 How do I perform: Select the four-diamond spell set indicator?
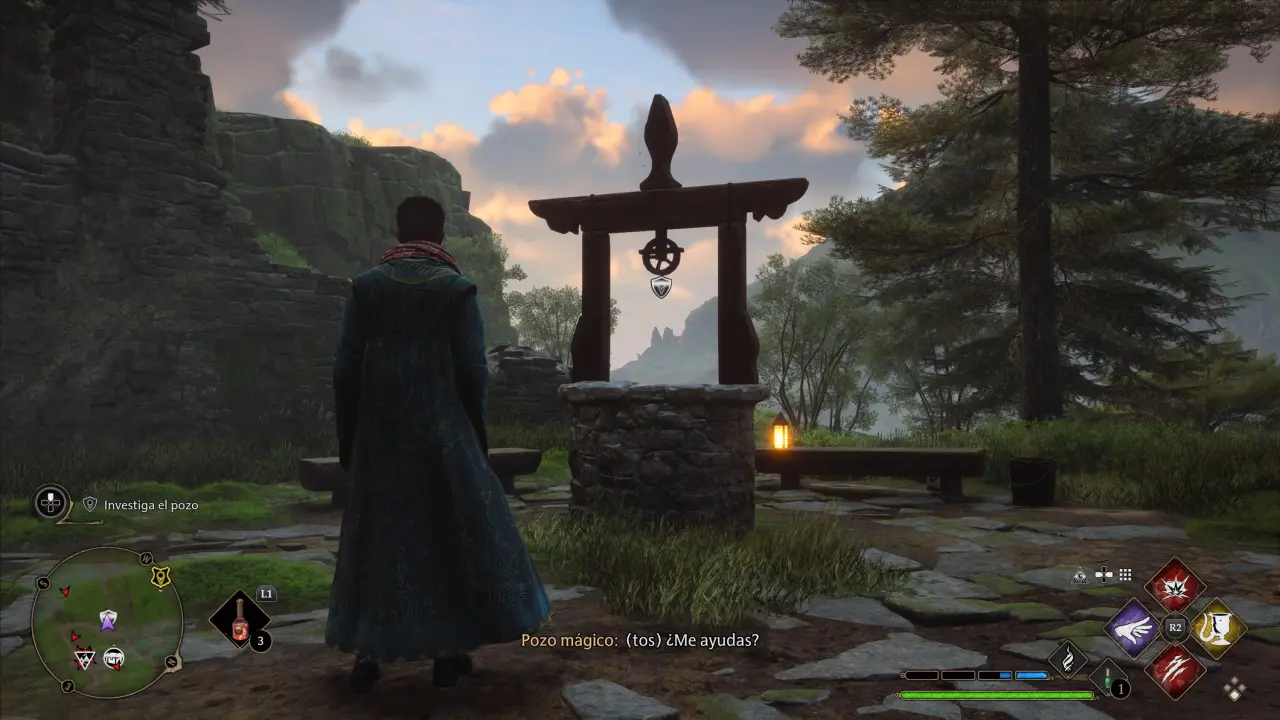[1235, 688]
